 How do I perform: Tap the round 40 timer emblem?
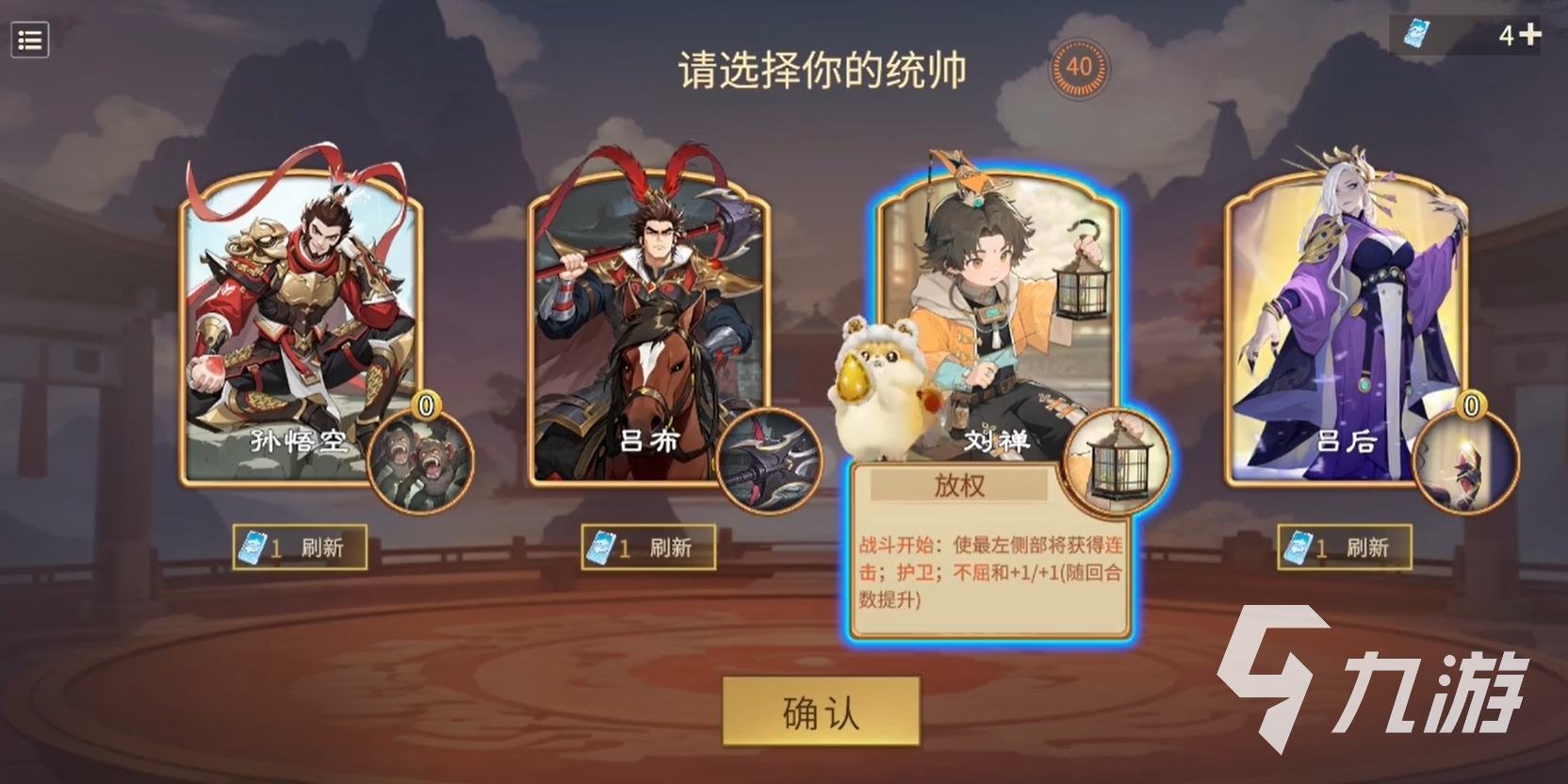1080,68
